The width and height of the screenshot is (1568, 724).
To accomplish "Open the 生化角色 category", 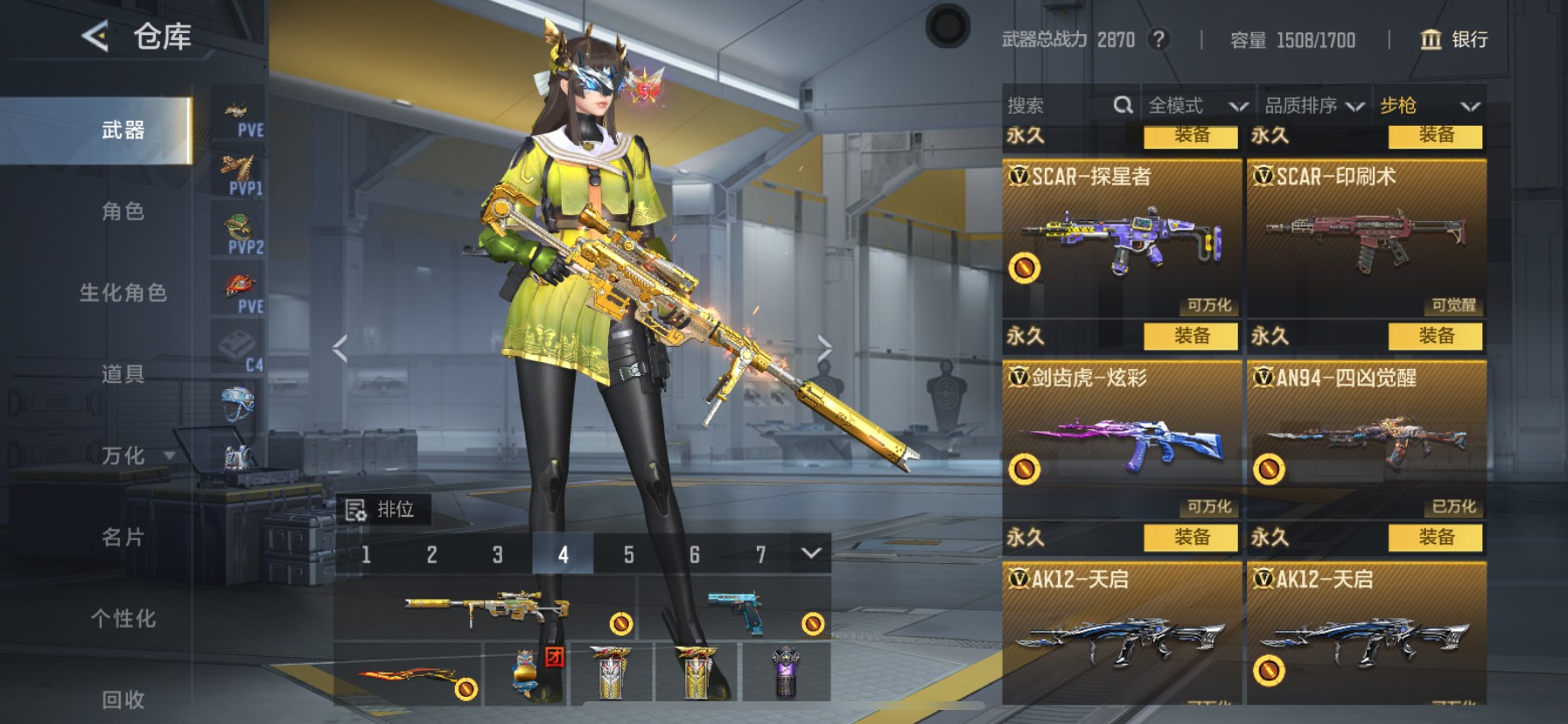I will (122, 293).
